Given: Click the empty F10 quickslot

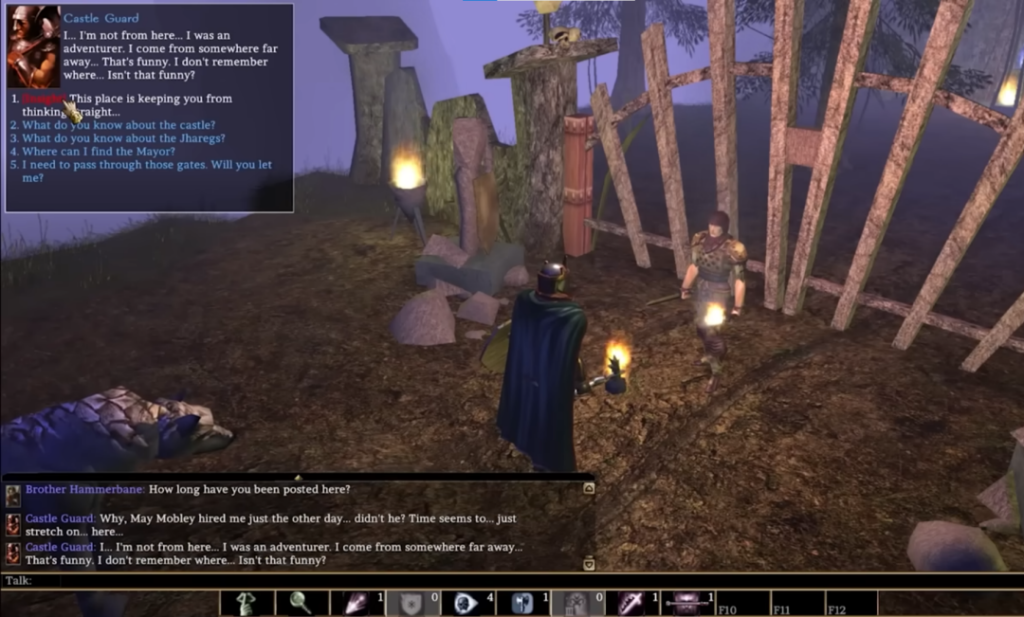Looking at the screenshot, I should (x=741, y=603).
